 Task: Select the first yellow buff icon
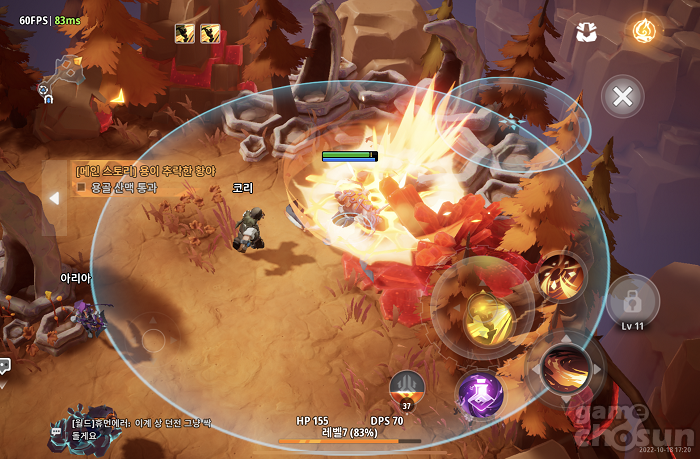click(x=184, y=33)
